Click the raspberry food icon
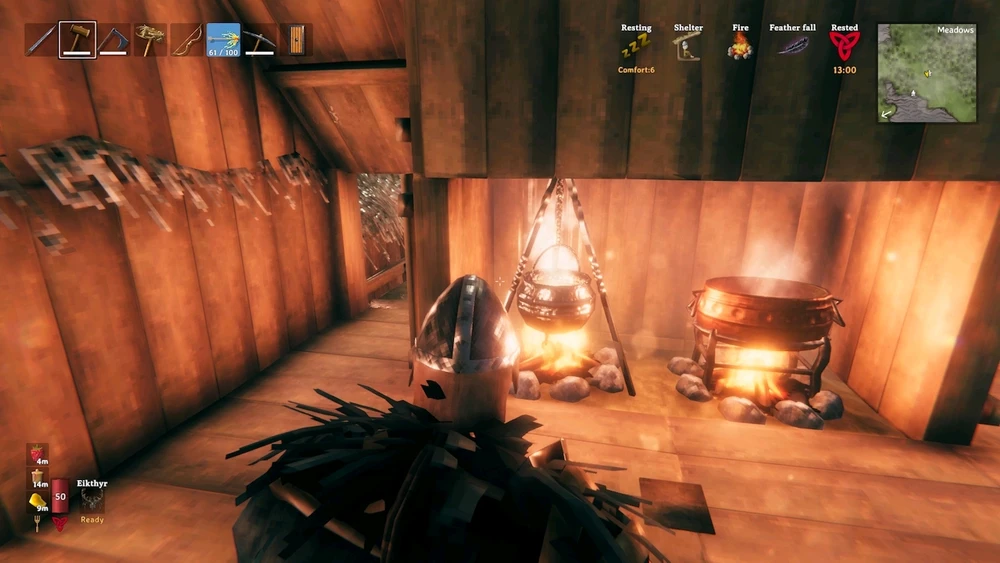The height and width of the screenshot is (563, 1000). 37,455
